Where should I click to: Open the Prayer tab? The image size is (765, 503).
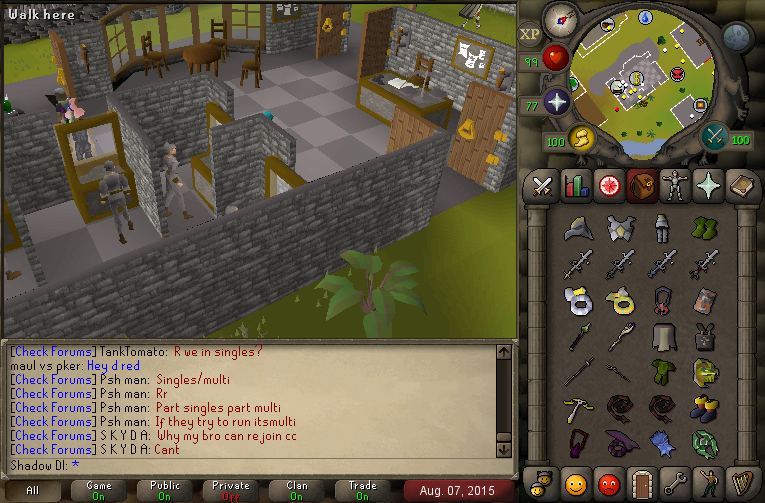click(707, 185)
